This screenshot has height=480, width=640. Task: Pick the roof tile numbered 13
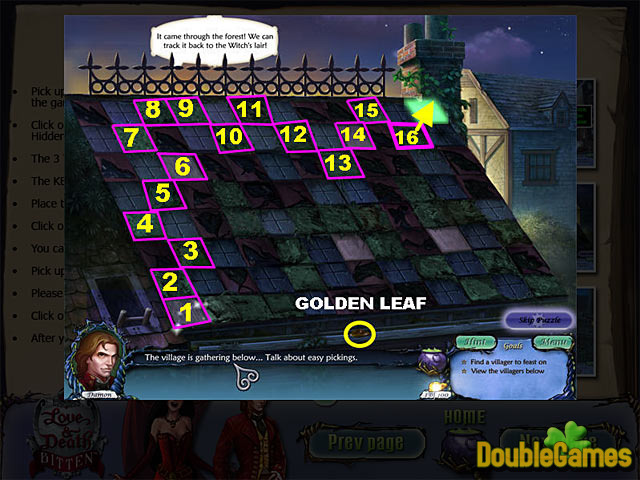coord(338,161)
